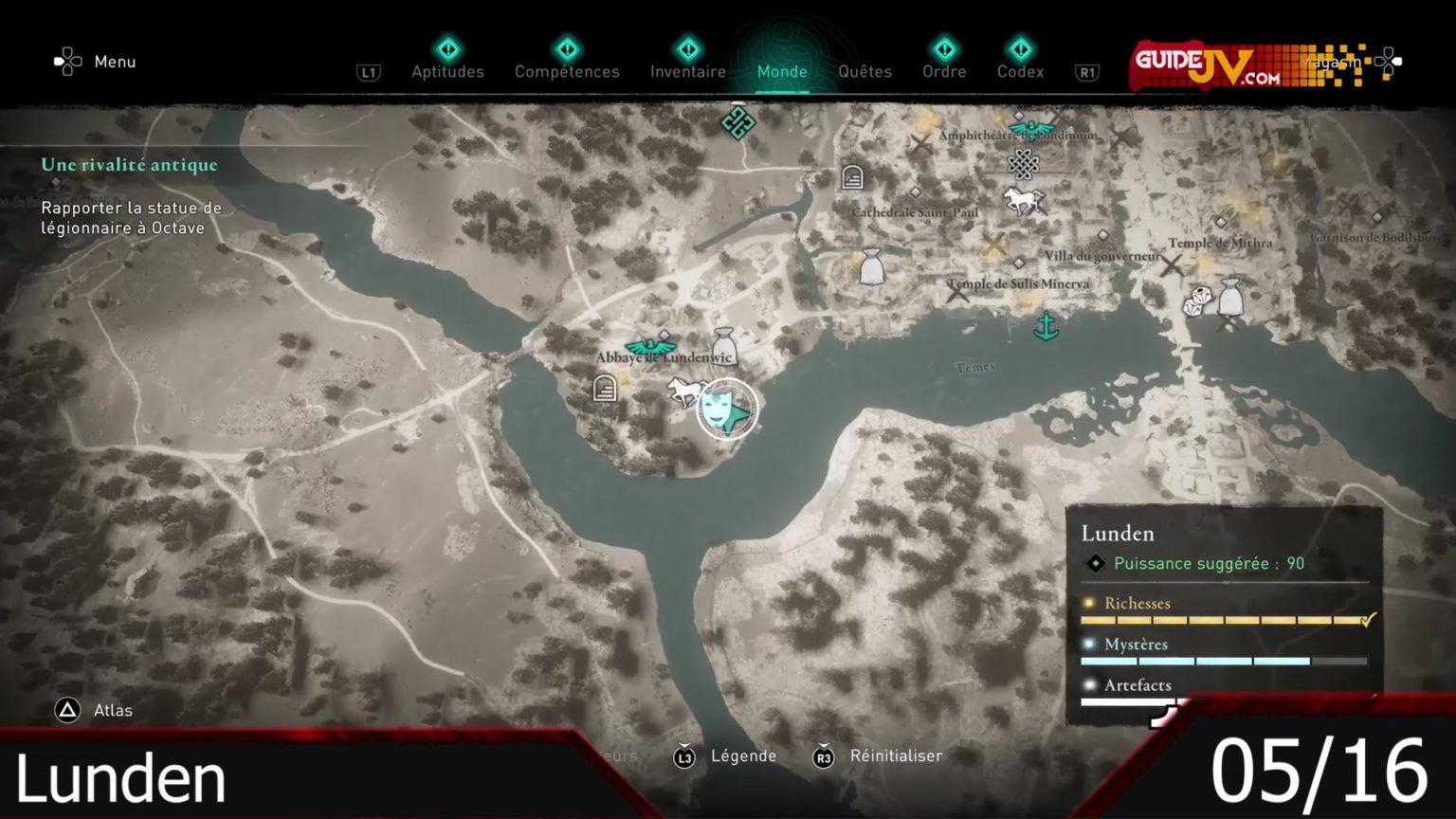Click the horse stable marker near Abbaye de Lundenwic
The height and width of the screenshot is (819, 1456).
682,390
